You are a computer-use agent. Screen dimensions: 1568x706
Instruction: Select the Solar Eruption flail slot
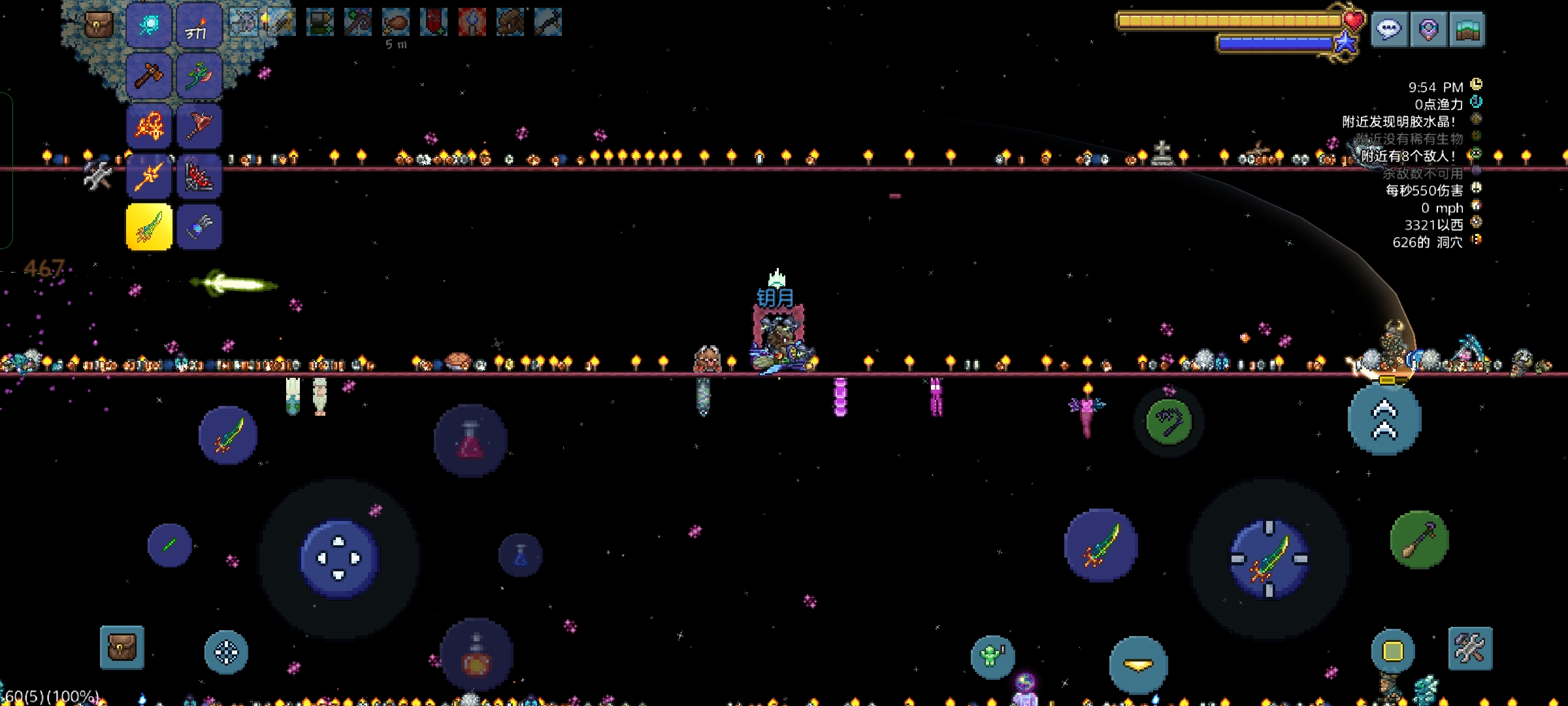[x=149, y=126]
